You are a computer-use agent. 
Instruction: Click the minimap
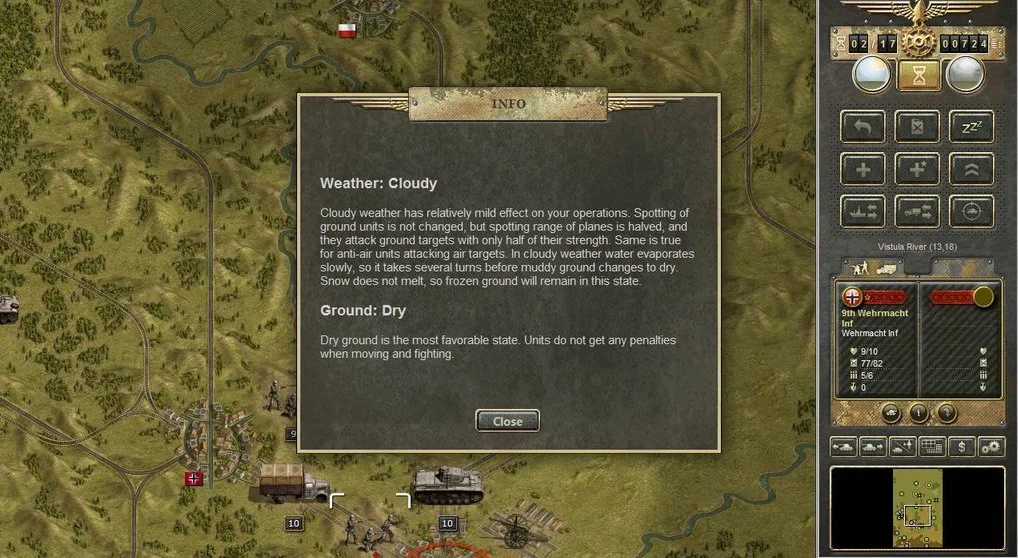coord(917,510)
